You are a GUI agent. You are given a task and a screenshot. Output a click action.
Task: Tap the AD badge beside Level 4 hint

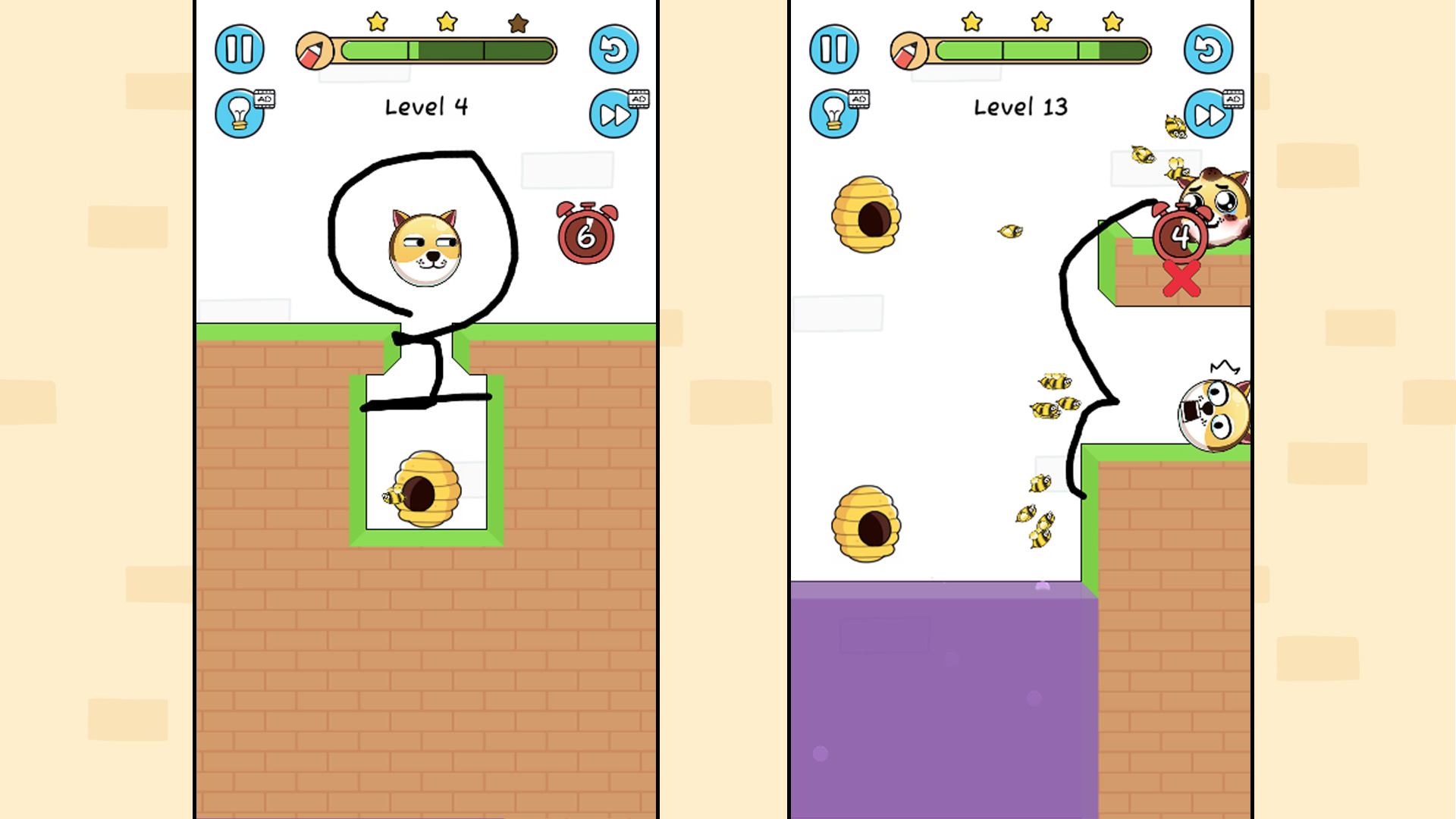[267, 99]
